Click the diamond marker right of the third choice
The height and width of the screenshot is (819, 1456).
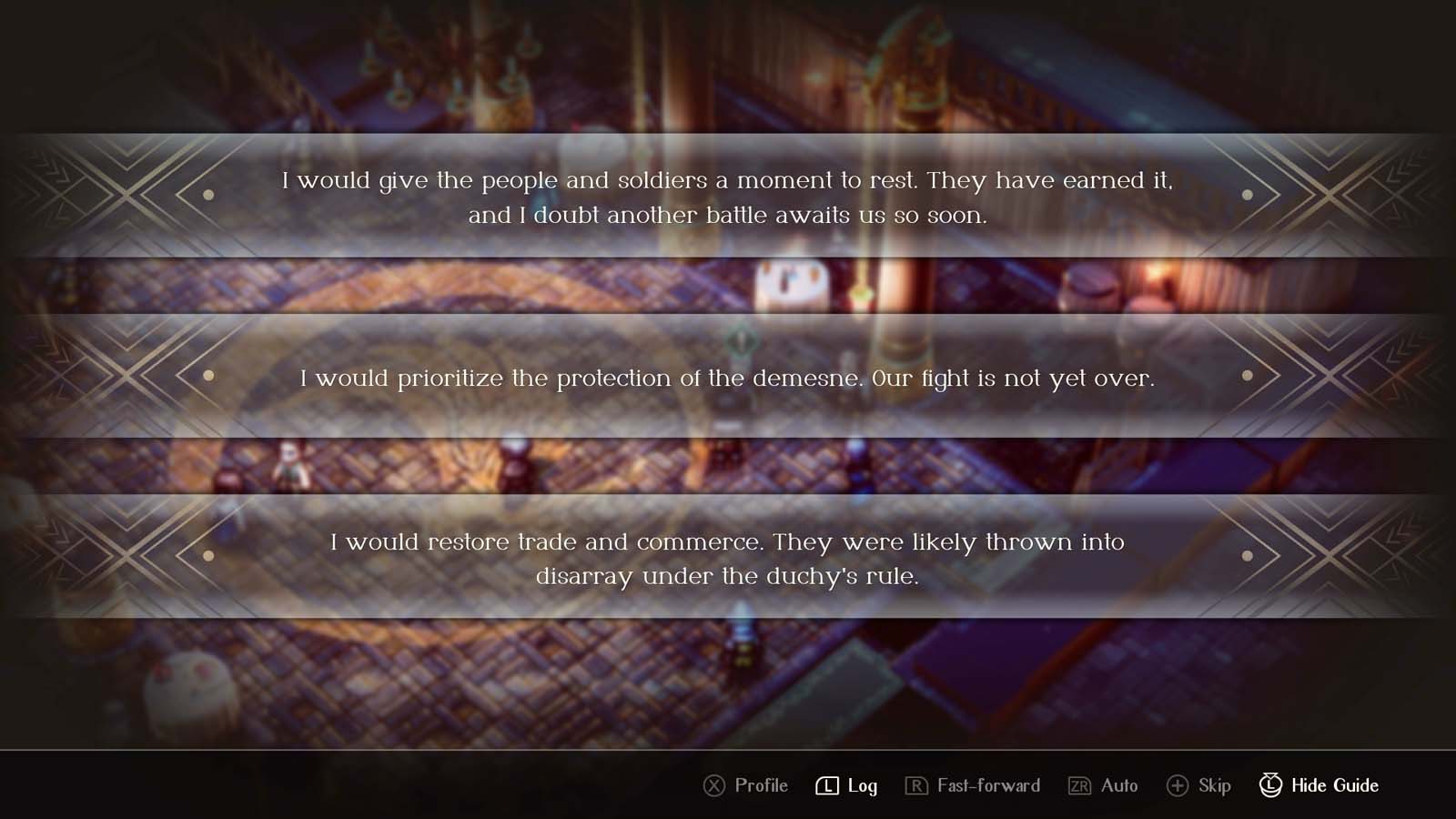pyautogui.click(x=1248, y=553)
